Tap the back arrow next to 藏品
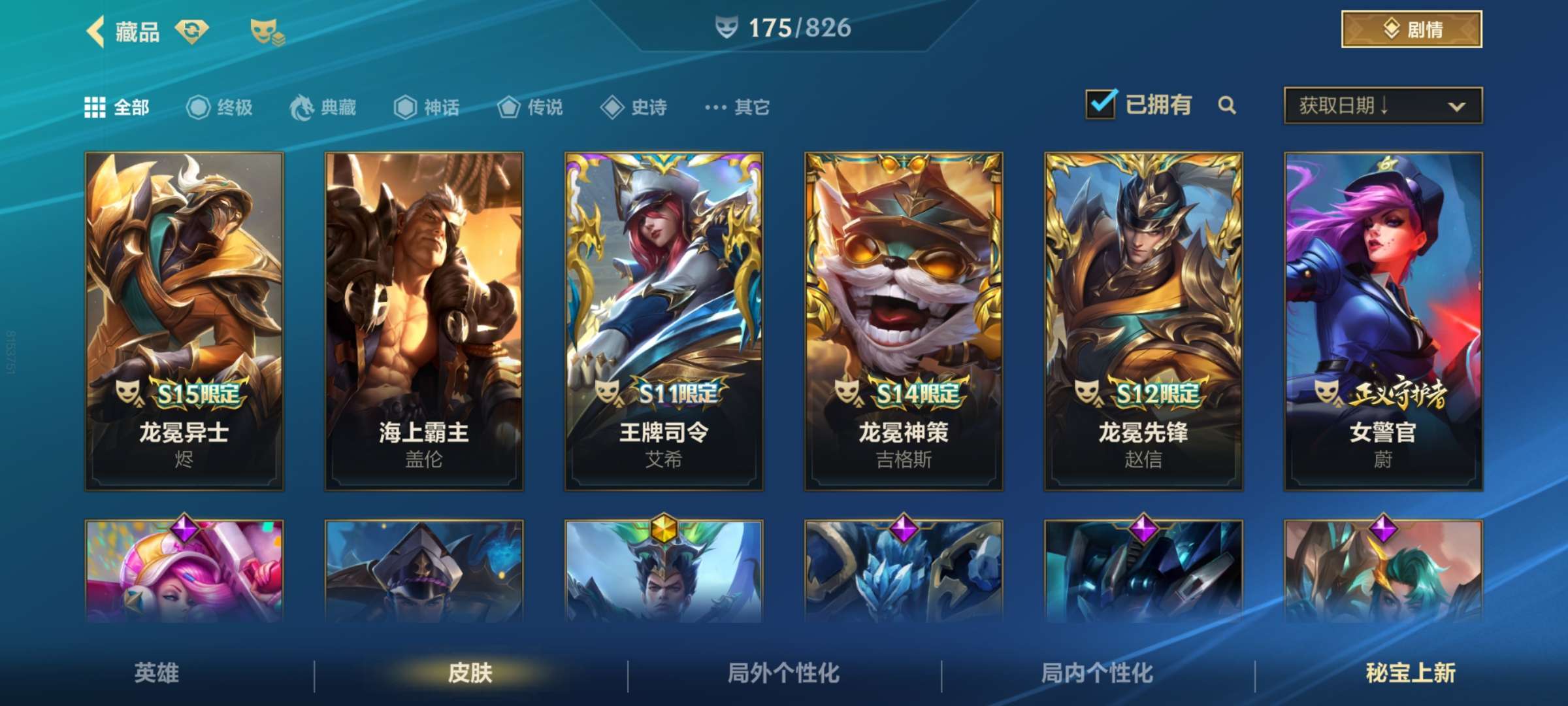1568x706 pixels. (x=96, y=31)
